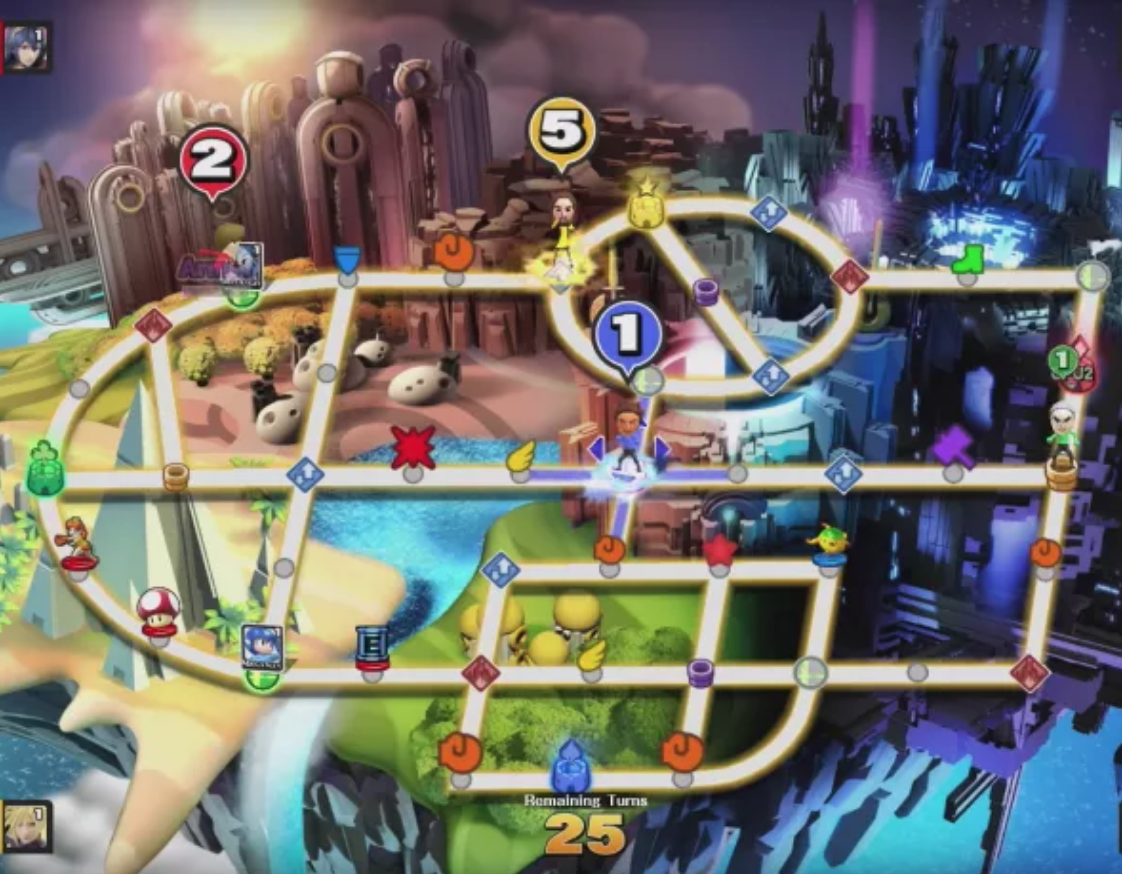Image resolution: width=1122 pixels, height=874 pixels.
Task: Select the blue E-Tank item space
Action: coord(372,647)
